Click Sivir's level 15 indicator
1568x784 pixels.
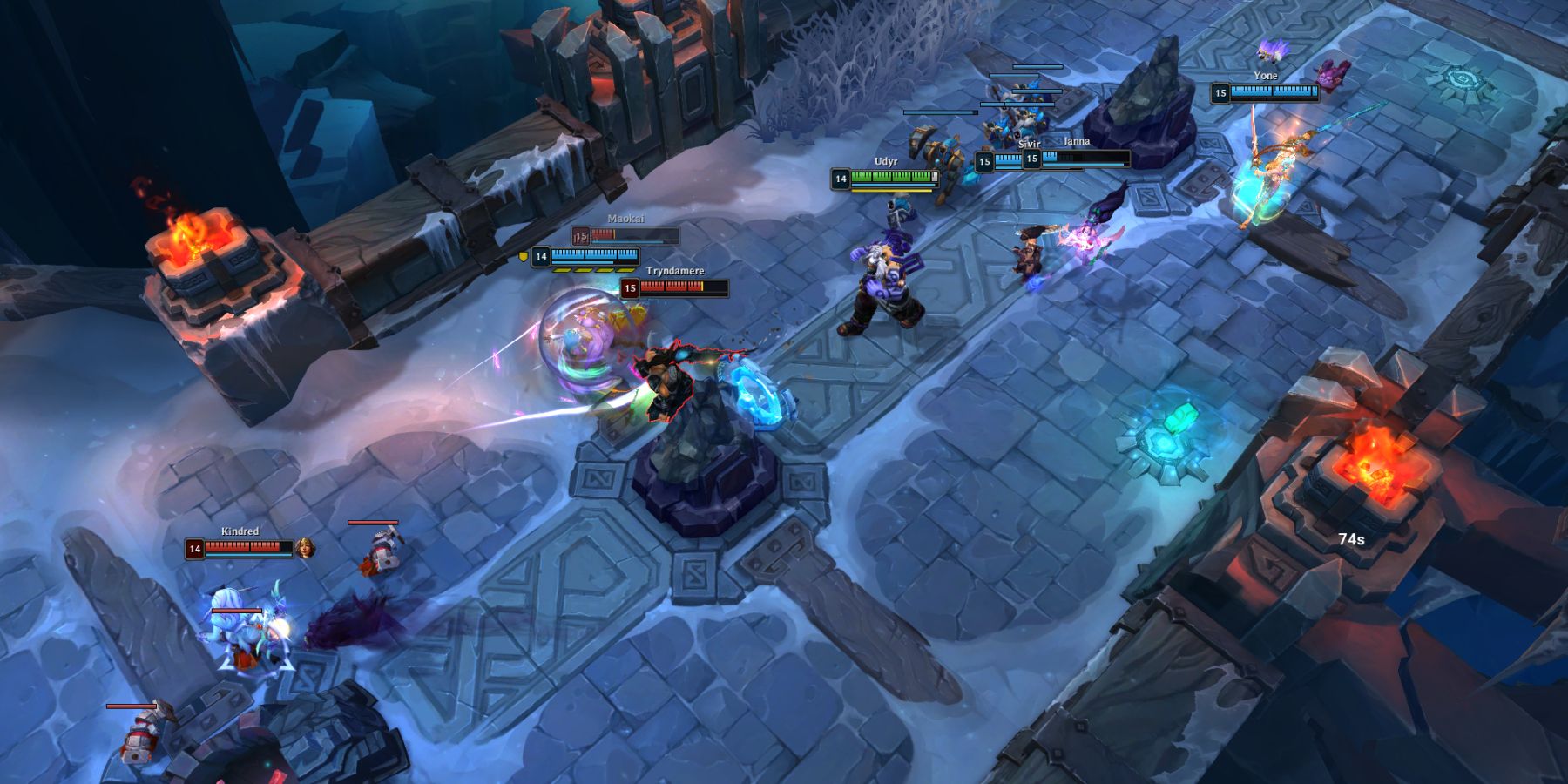click(x=985, y=161)
